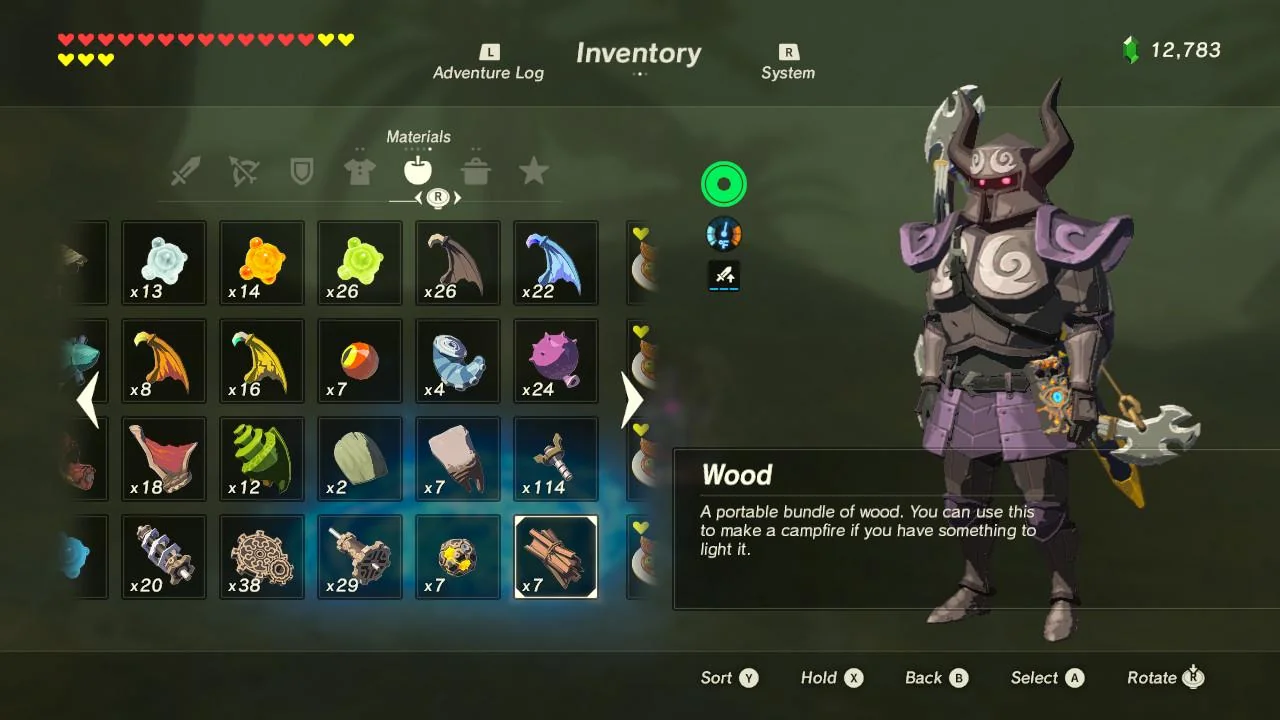Image resolution: width=1280 pixels, height=720 pixels.
Task: Click the Back button
Action: 934,677
